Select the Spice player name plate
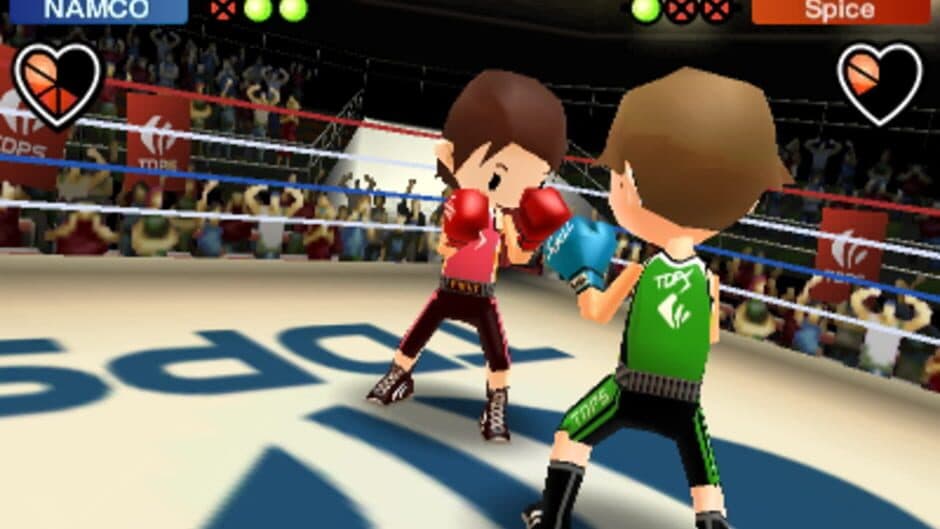The height and width of the screenshot is (529, 940). (x=840, y=11)
